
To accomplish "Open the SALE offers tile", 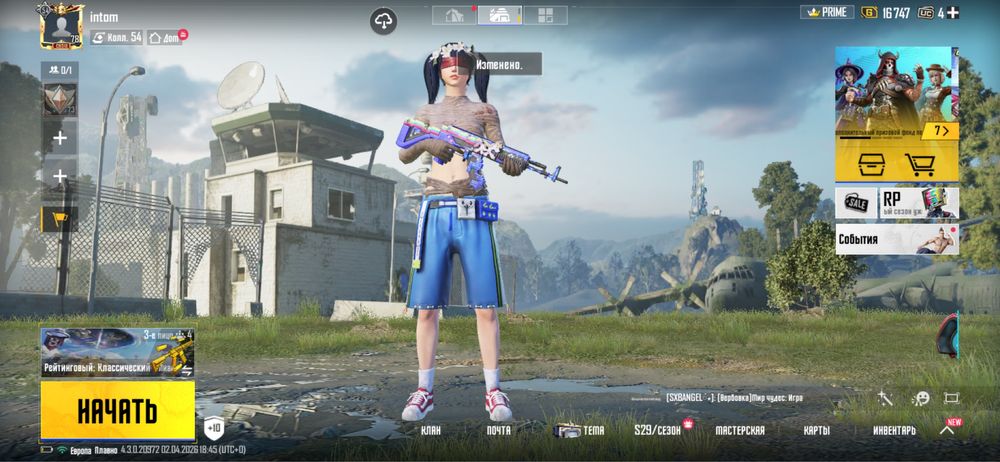I will tap(856, 203).
